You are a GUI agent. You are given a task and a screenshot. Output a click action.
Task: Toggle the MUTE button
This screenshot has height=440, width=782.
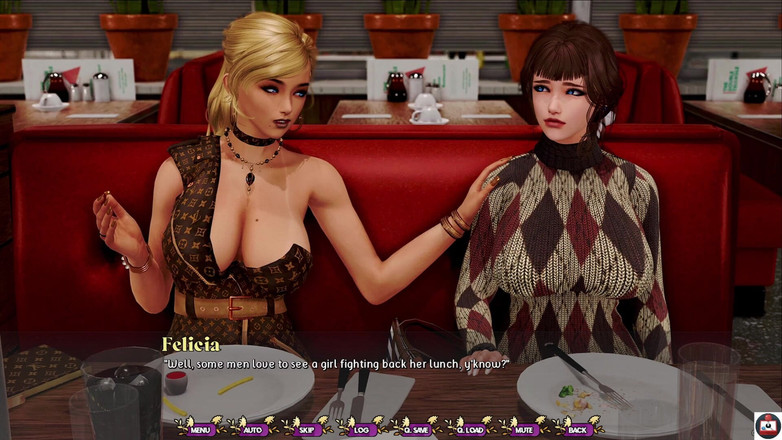[x=523, y=429]
